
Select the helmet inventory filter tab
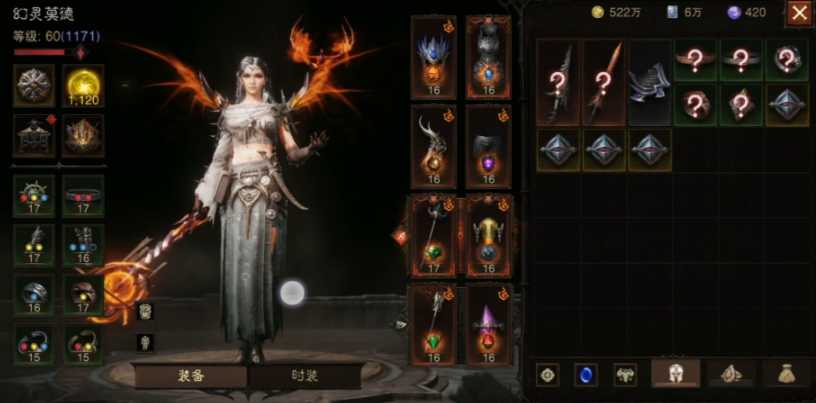pyautogui.click(x=675, y=373)
